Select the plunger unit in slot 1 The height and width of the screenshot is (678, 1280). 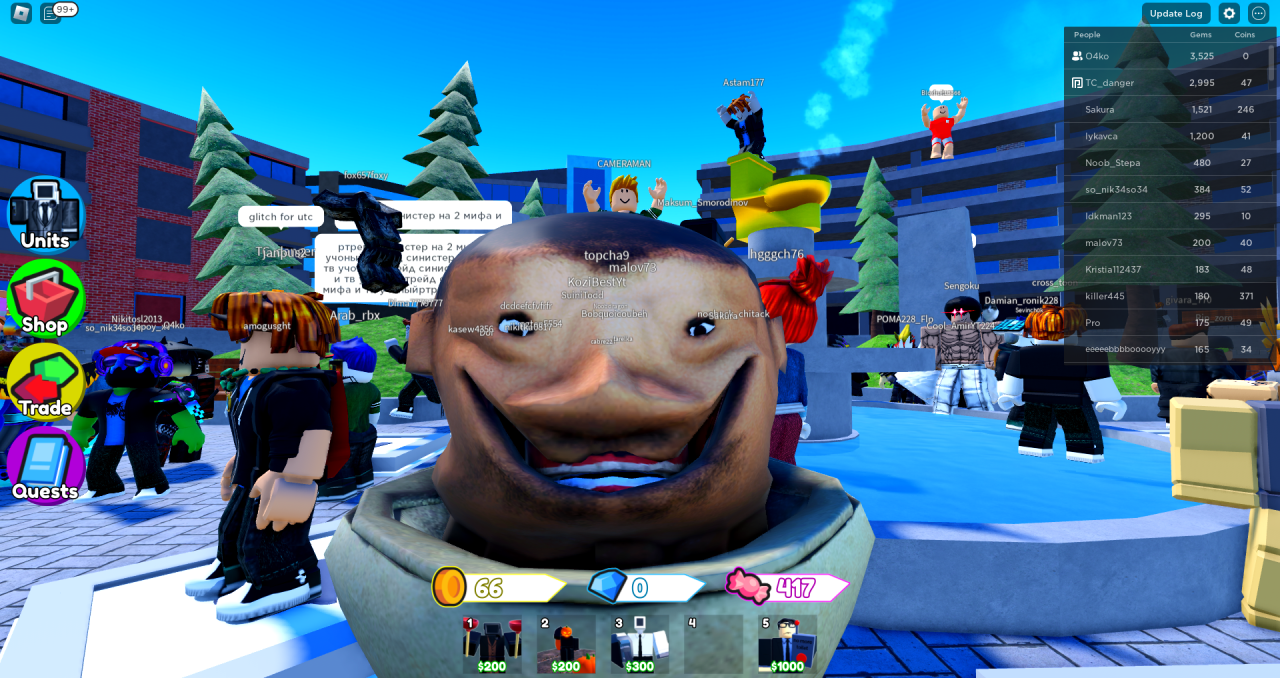[x=491, y=643]
